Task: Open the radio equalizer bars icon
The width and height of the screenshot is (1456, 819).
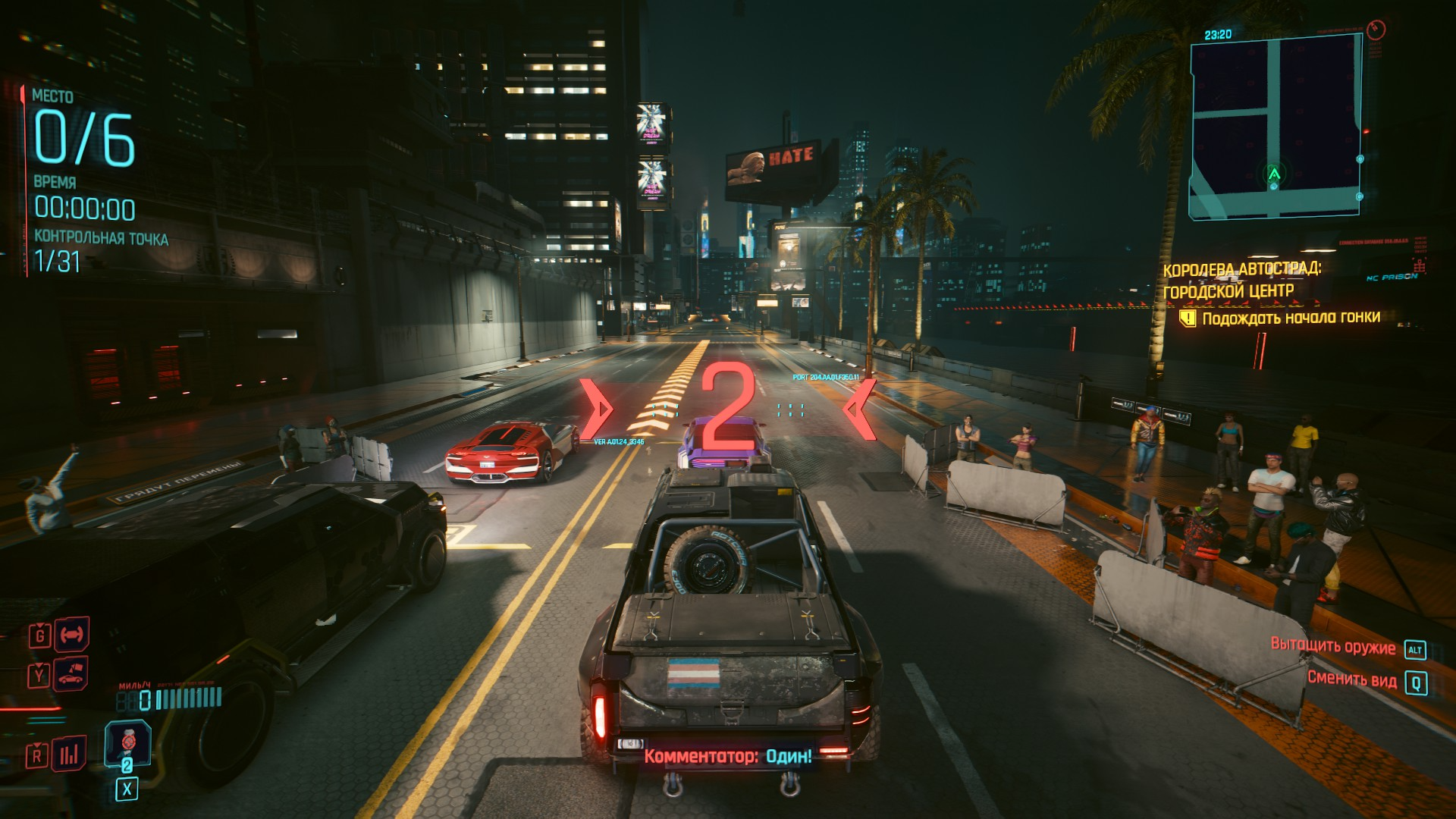Action: point(69,754)
